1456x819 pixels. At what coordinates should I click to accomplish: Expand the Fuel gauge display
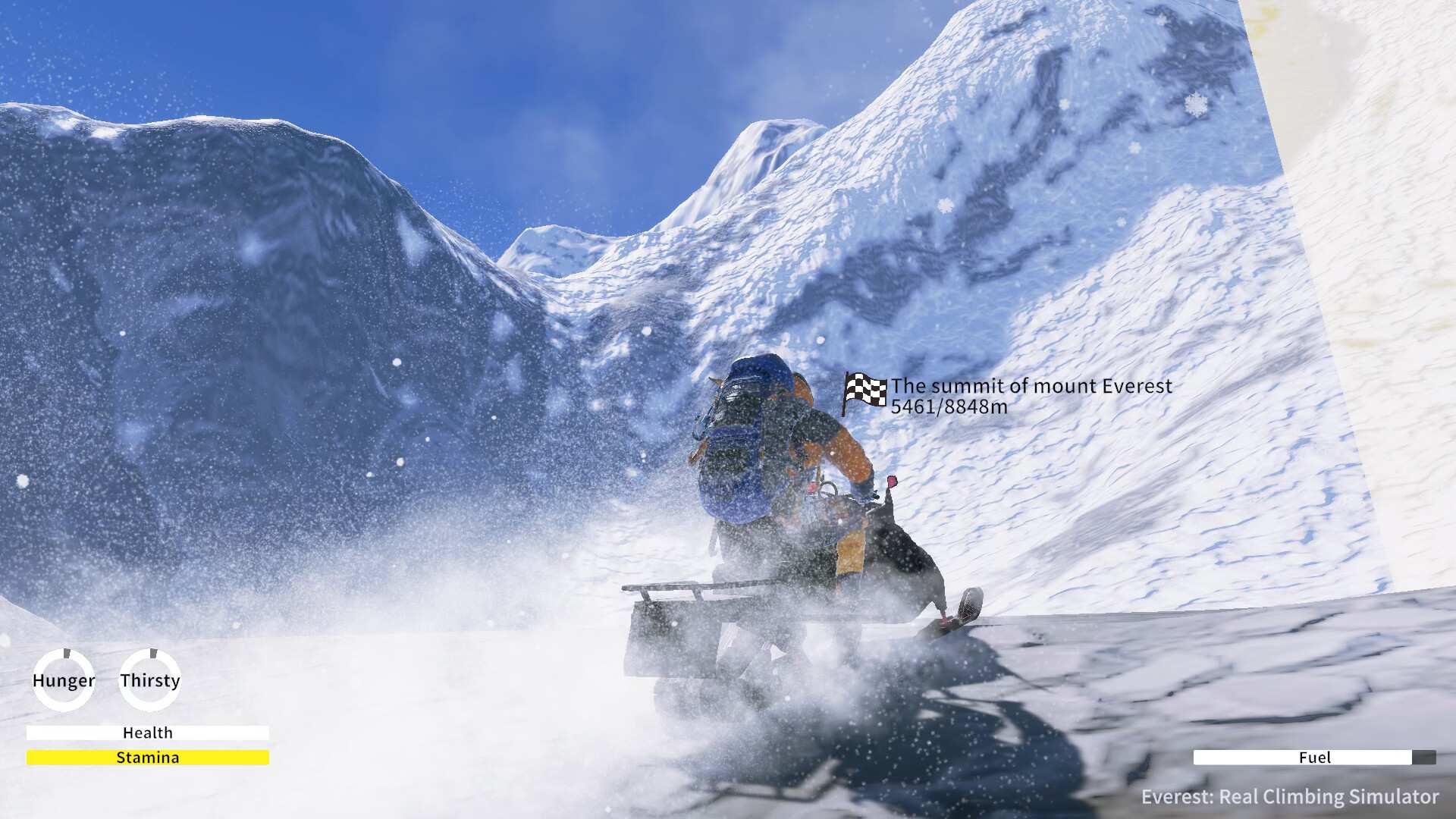1316,758
